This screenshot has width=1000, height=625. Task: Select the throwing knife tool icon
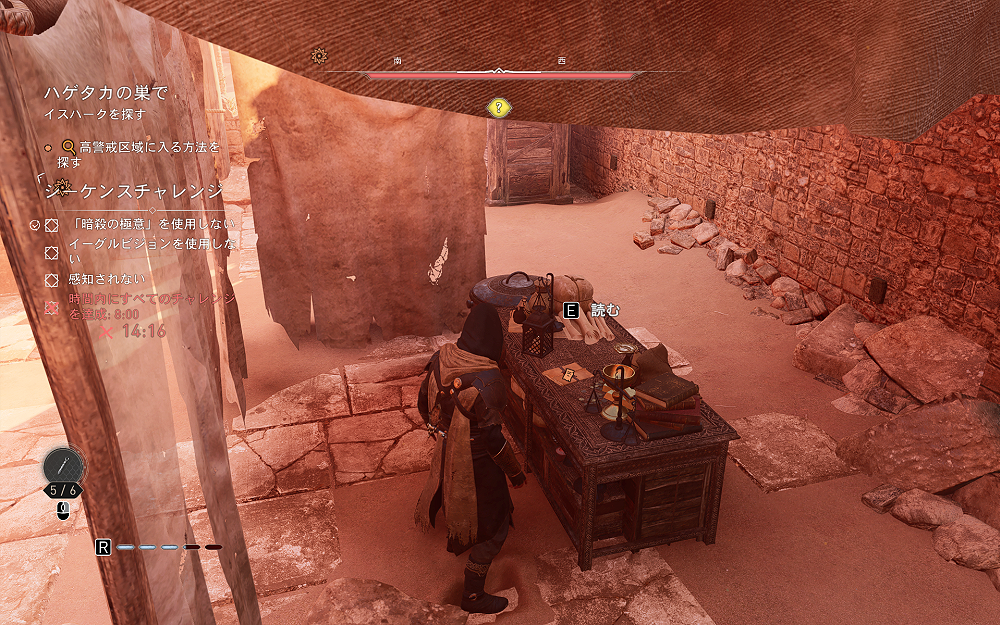63,465
